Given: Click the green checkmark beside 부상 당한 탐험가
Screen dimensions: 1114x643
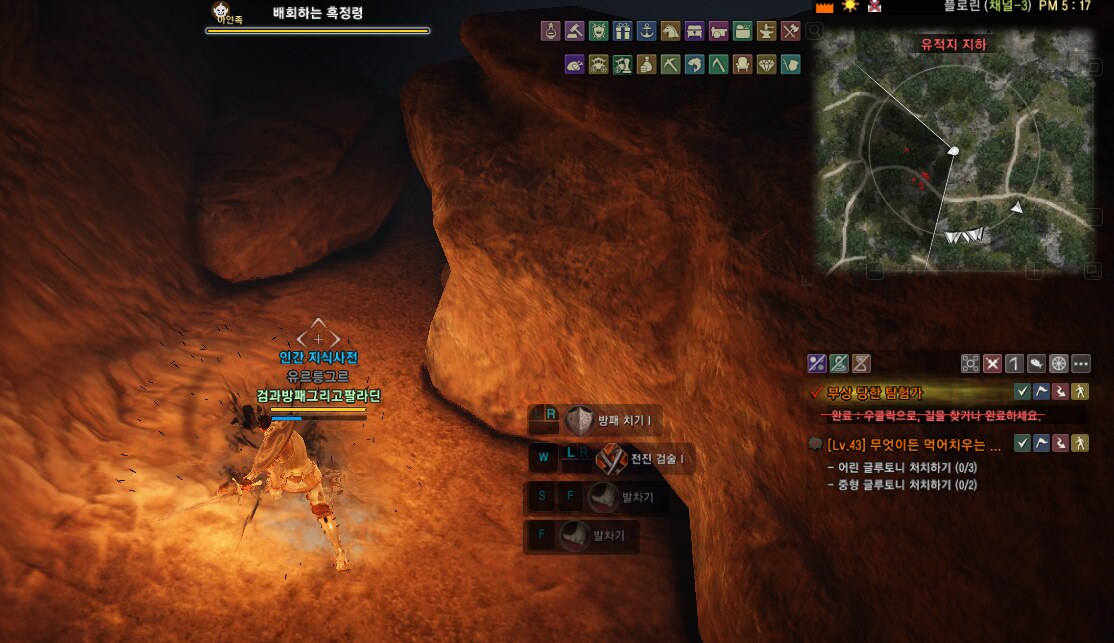Looking at the screenshot, I should tap(1022, 391).
